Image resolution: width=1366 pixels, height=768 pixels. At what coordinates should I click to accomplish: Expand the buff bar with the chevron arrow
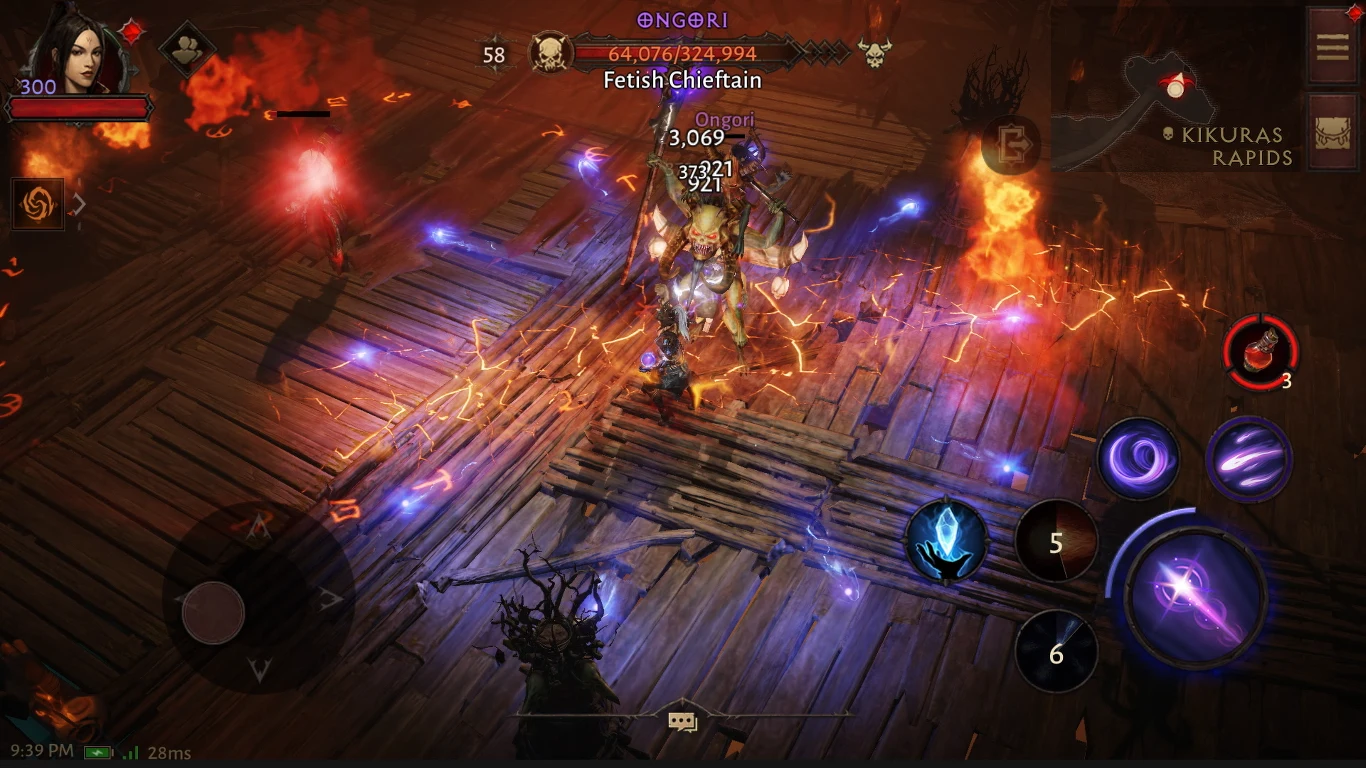pos(80,202)
